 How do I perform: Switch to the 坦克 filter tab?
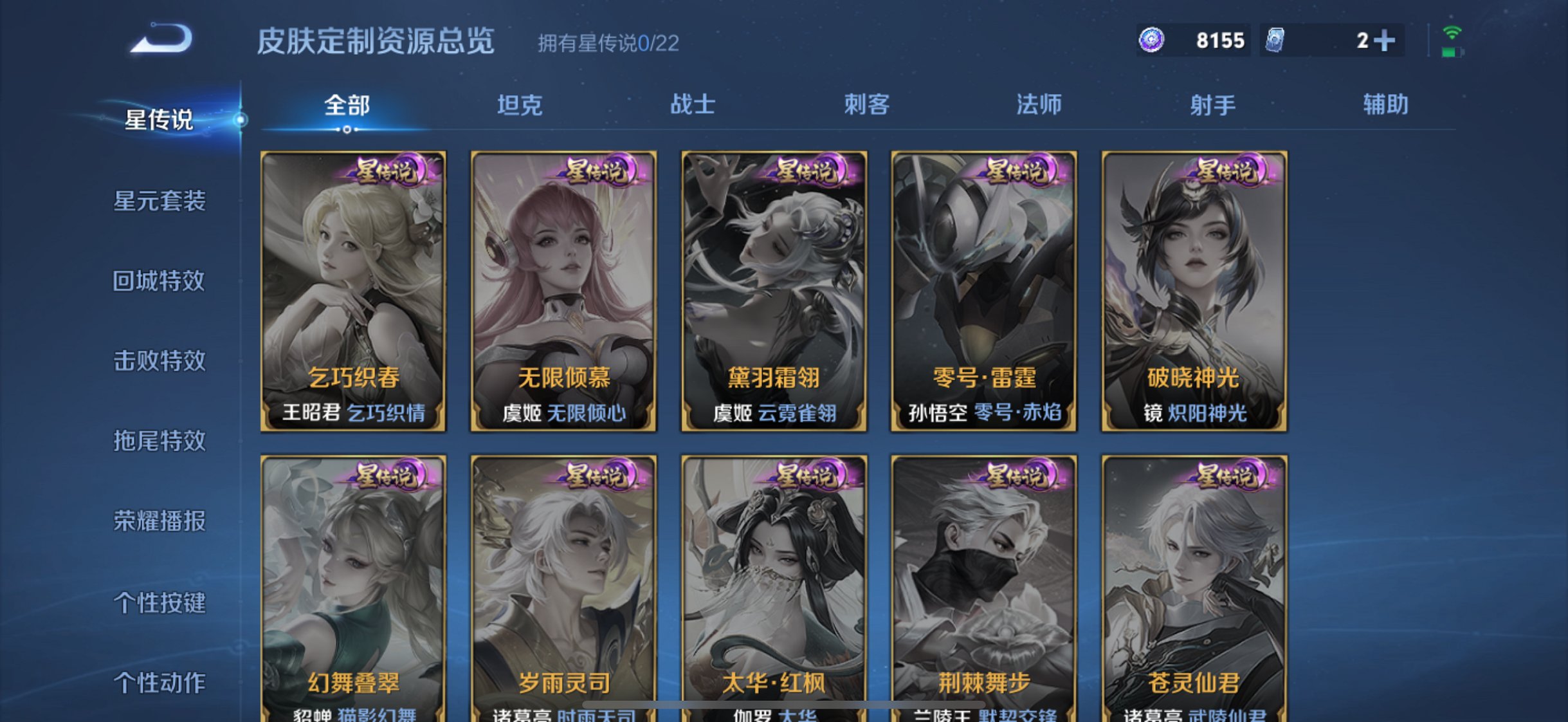(x=522, y=105)
